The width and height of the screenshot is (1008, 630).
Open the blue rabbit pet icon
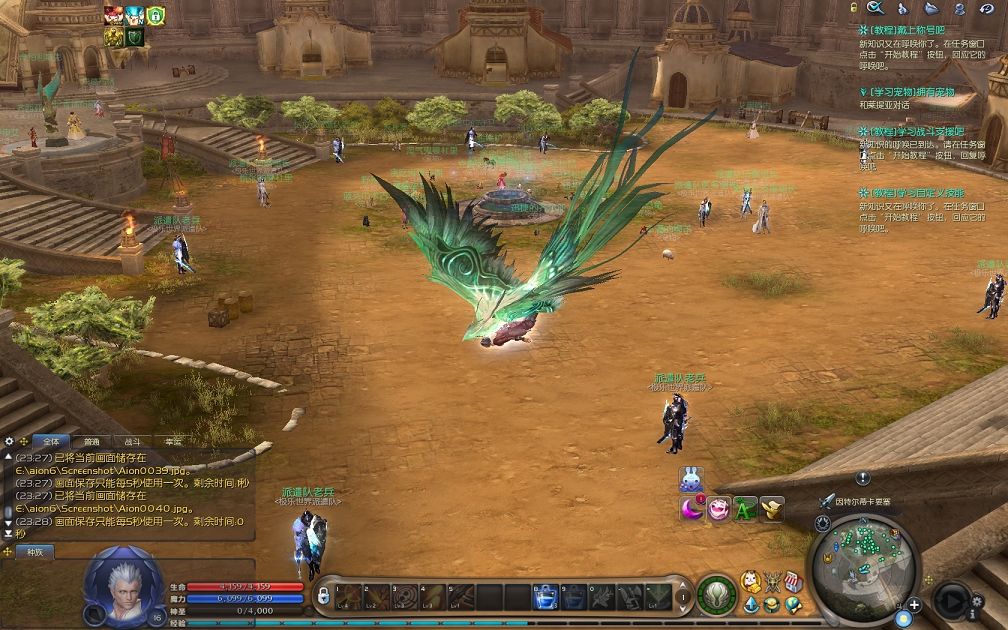(x=691, y=480)
